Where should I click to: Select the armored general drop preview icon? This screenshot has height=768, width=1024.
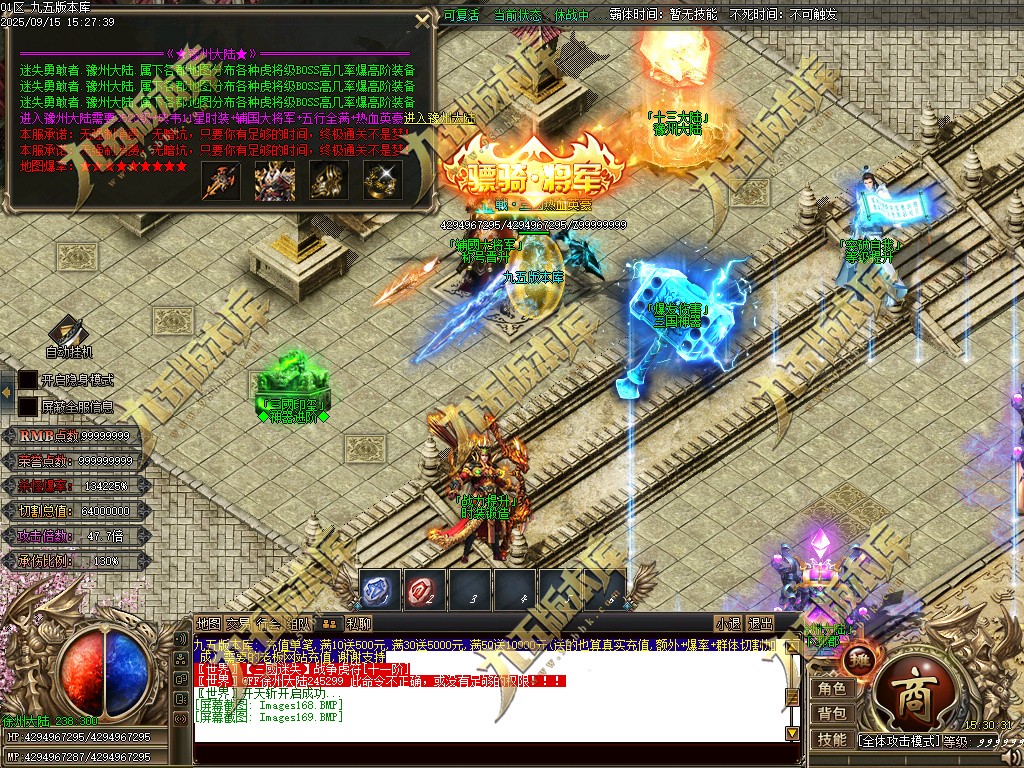pyautogui.click(x=273, y=180)
